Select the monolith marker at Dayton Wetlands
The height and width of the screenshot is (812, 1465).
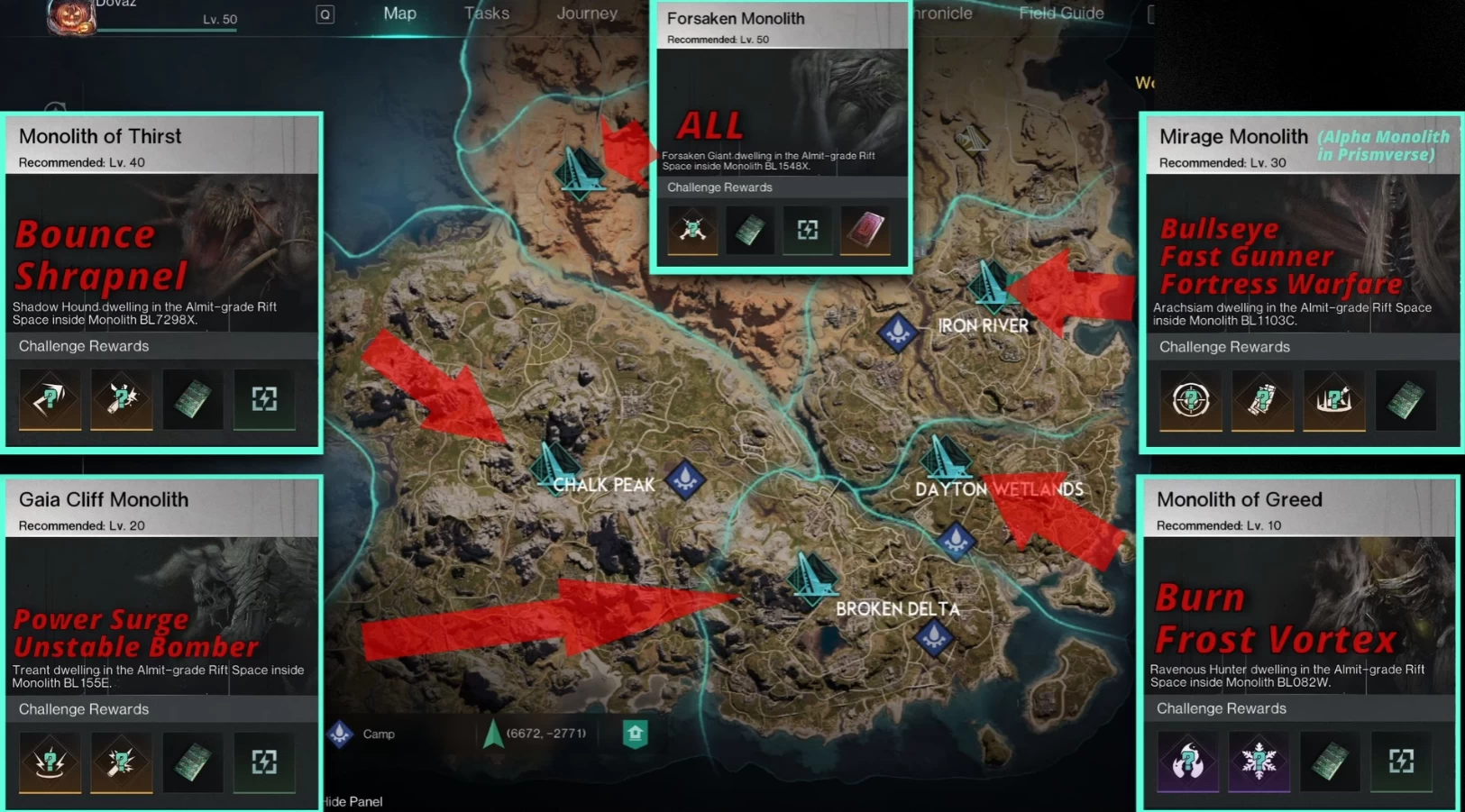(945, 459)
